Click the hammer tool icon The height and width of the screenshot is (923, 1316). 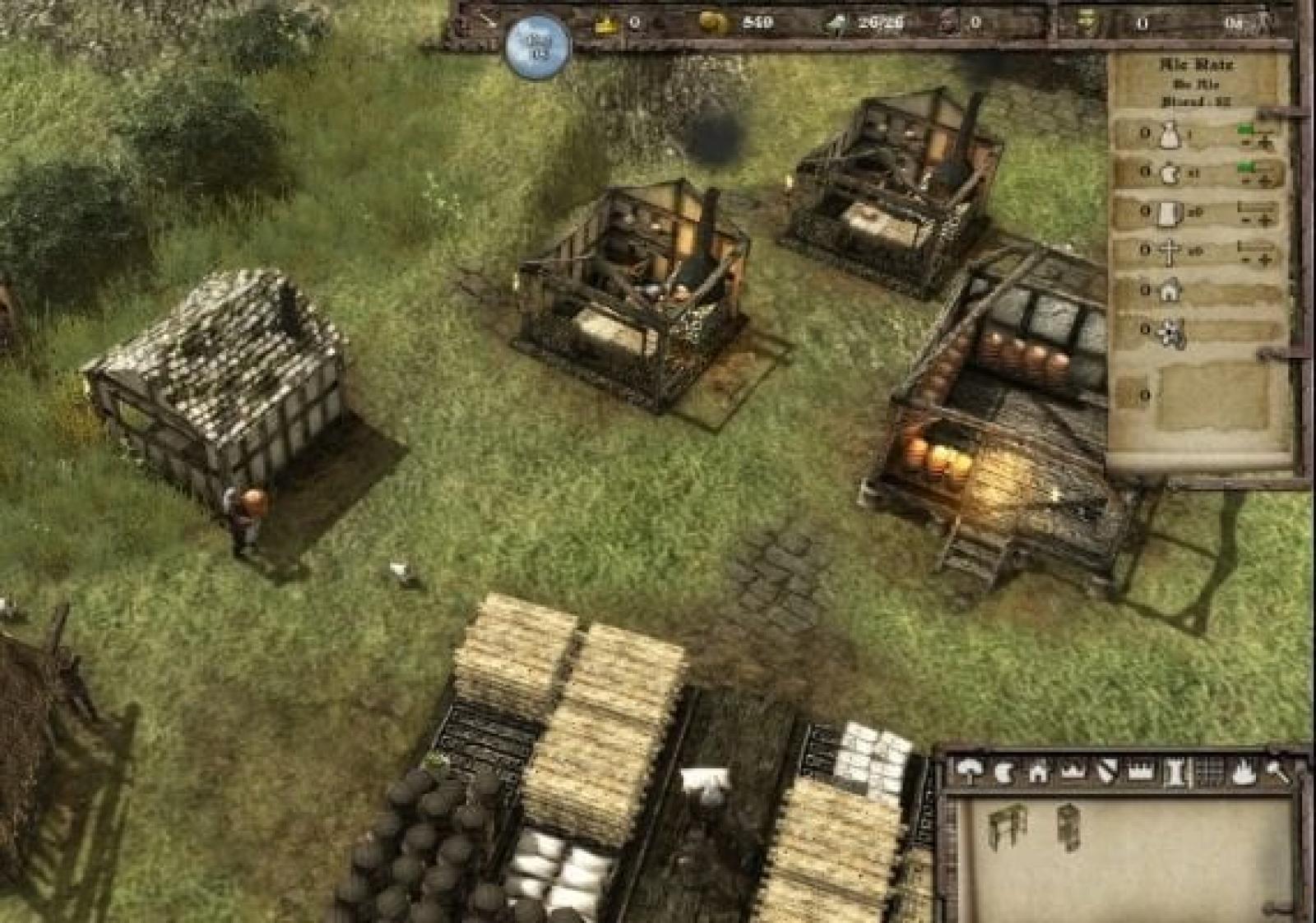click(x=1277, y=772)
